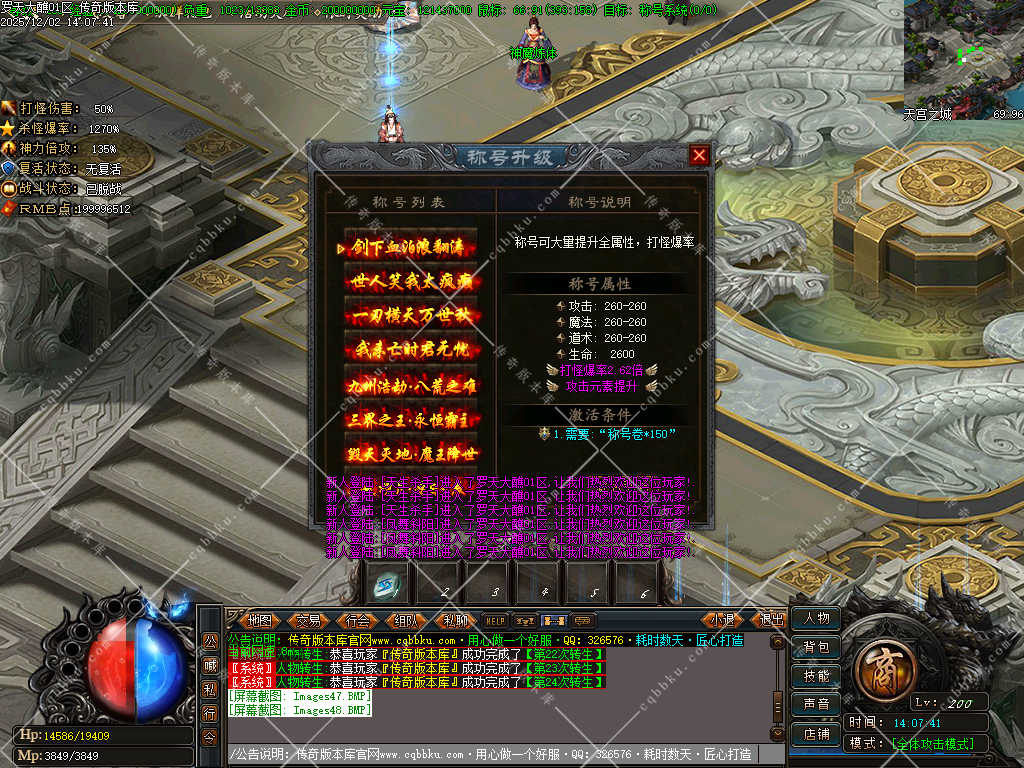The height and width of the screenshot is (768, 1024).
Task: Pick the title 一刃横天万世秋
Action: [412, 316]
